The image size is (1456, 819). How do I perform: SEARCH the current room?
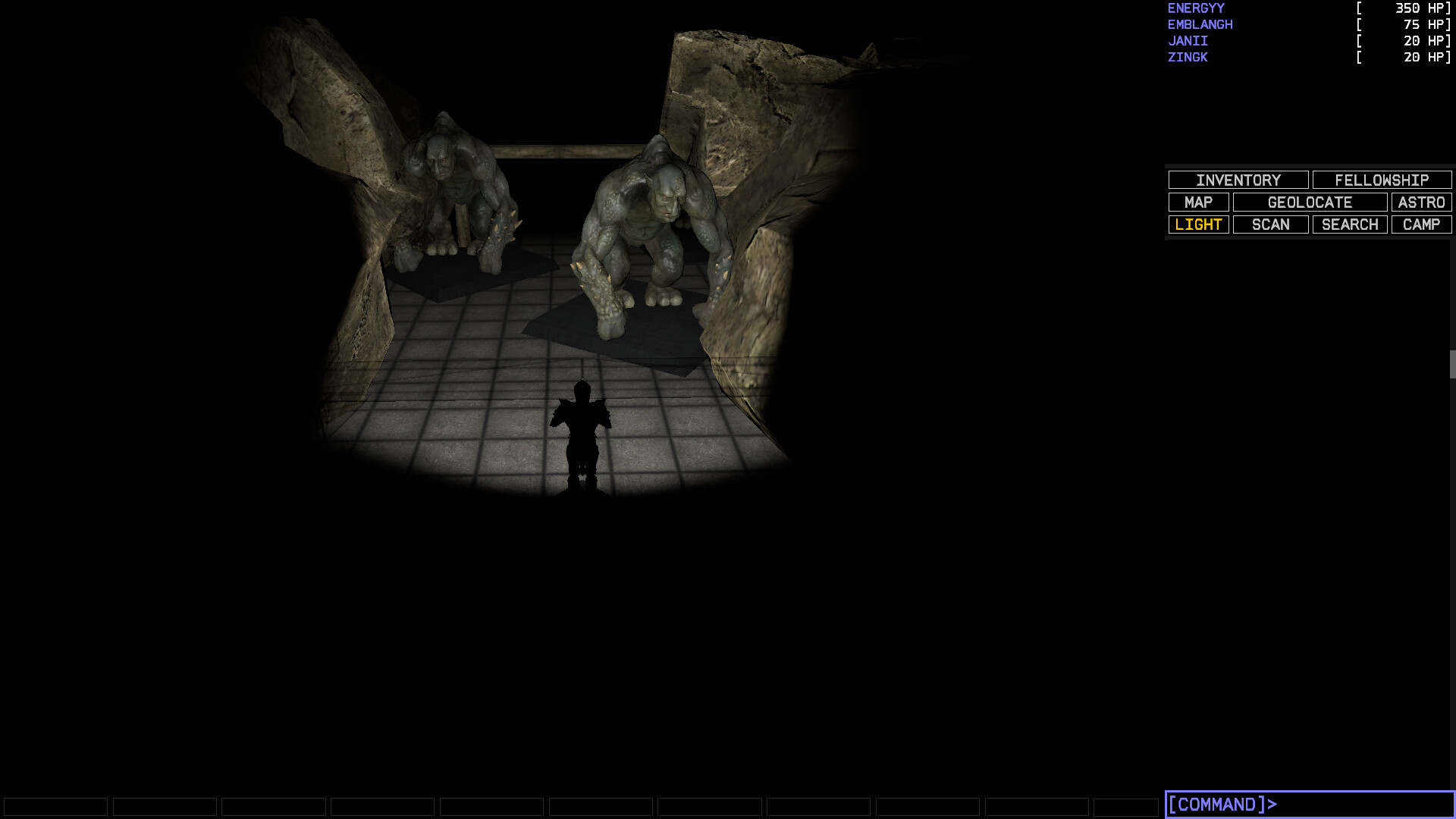click(x=1349, y=224)
